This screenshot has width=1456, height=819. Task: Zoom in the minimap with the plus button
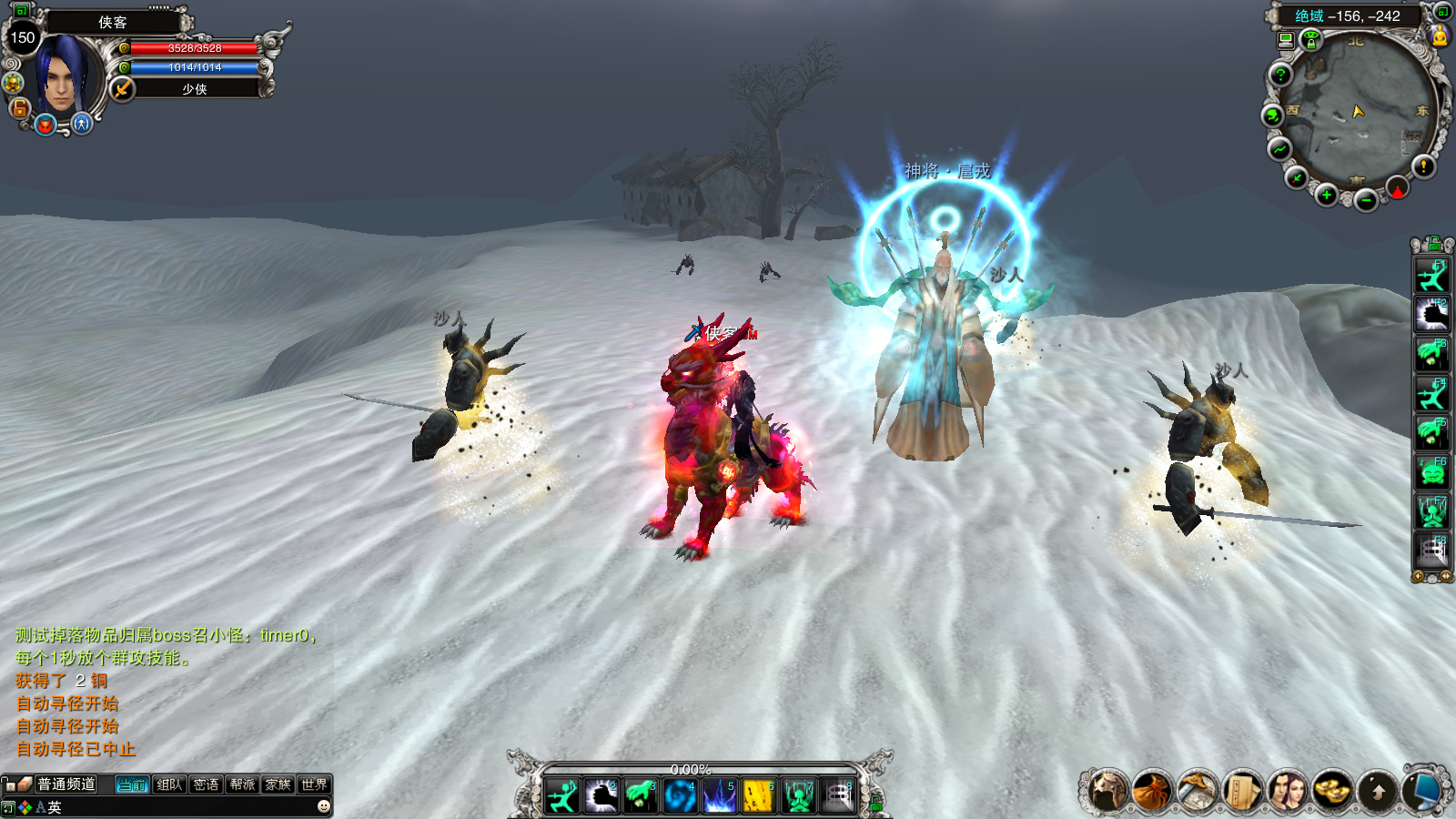click(x=1326, y=195)
